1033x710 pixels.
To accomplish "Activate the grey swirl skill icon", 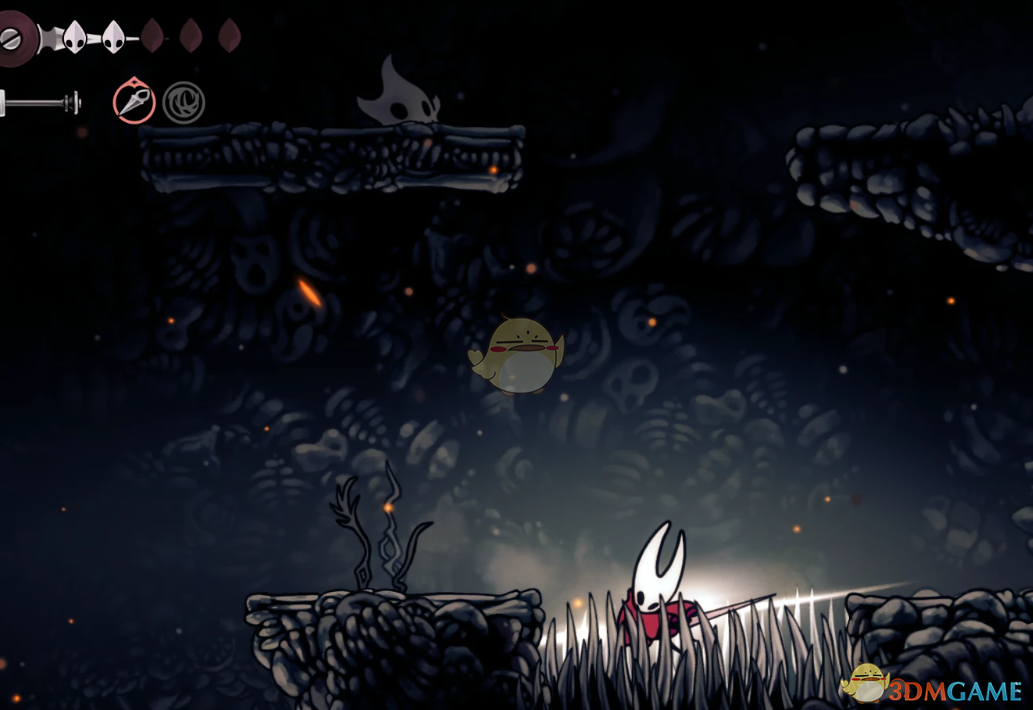I will tap(184, 102).
